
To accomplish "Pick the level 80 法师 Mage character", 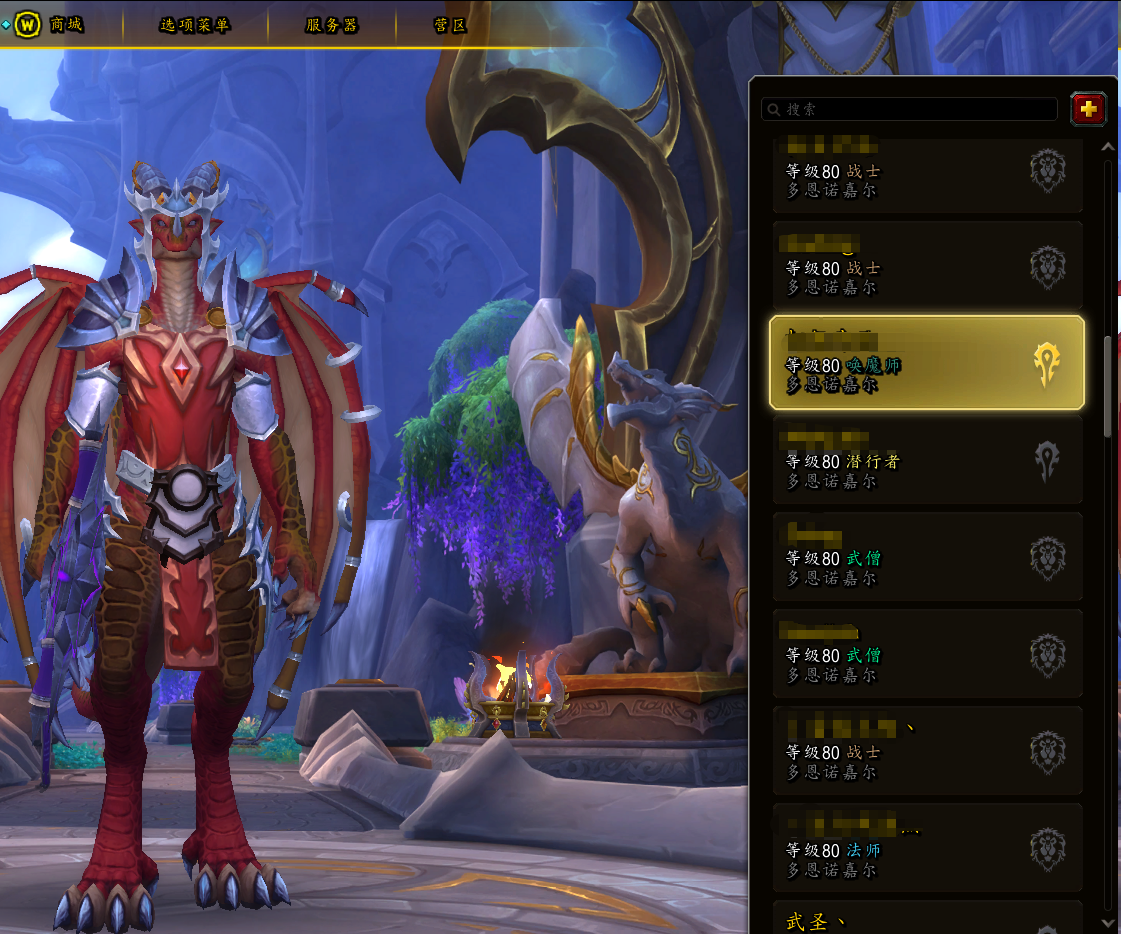I will tap(927, 848).
